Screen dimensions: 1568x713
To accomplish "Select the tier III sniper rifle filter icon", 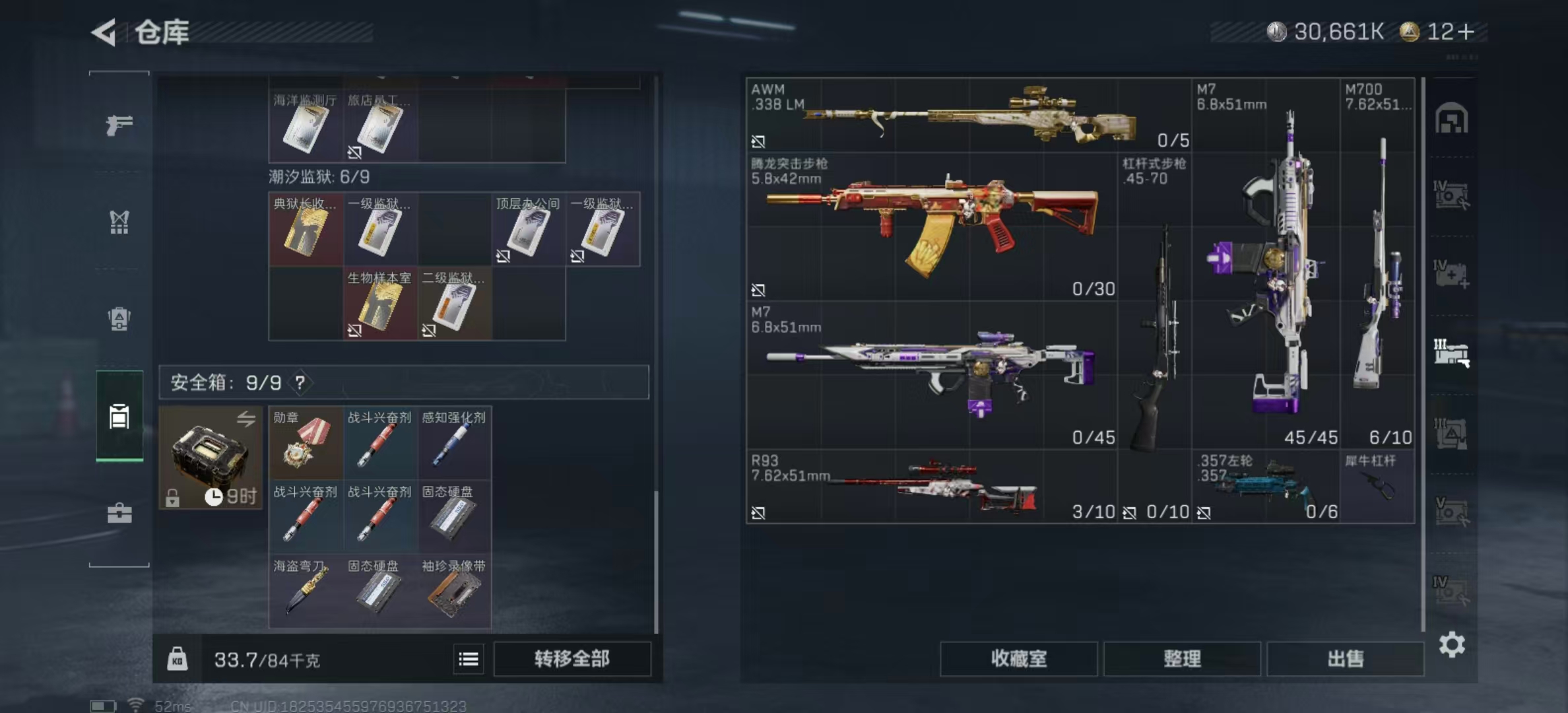I will point(1452,350).
